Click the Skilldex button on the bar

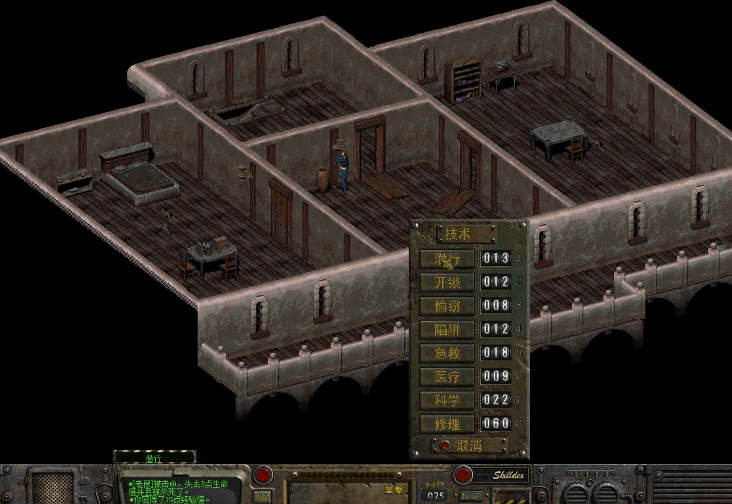coord(514,475)
